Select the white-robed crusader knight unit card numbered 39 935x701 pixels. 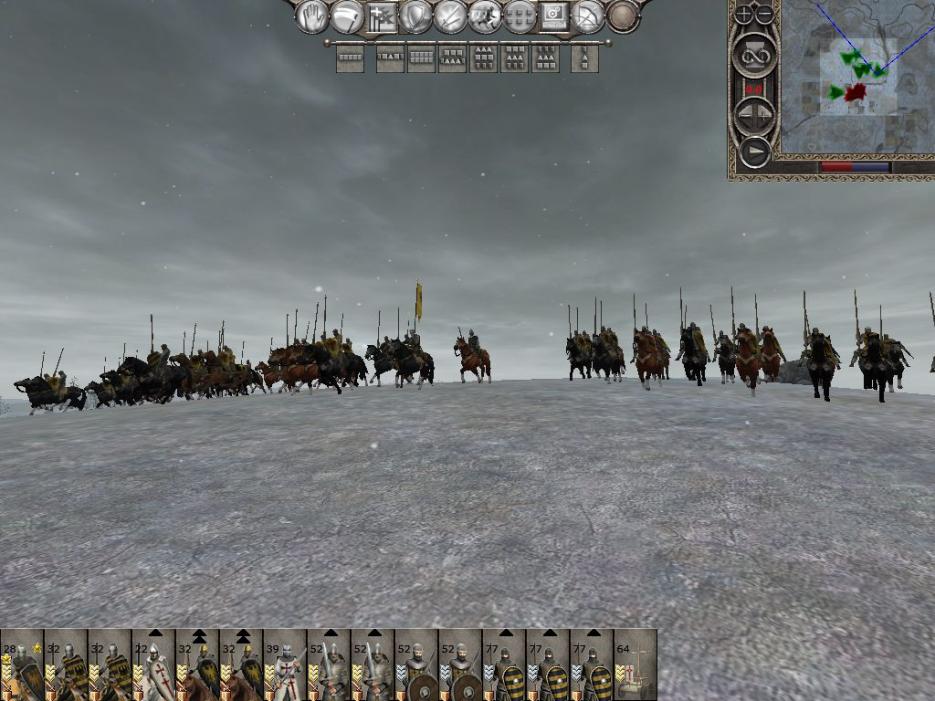click(285, 665)
